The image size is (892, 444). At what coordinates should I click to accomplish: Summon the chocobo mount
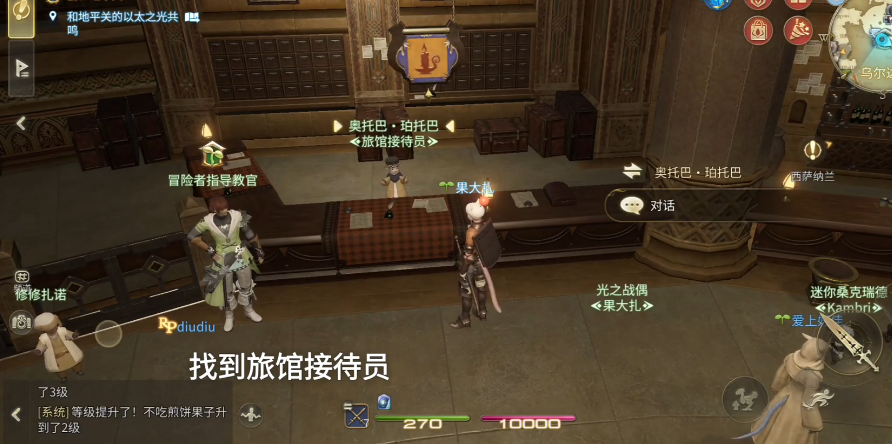pos(744,397)
